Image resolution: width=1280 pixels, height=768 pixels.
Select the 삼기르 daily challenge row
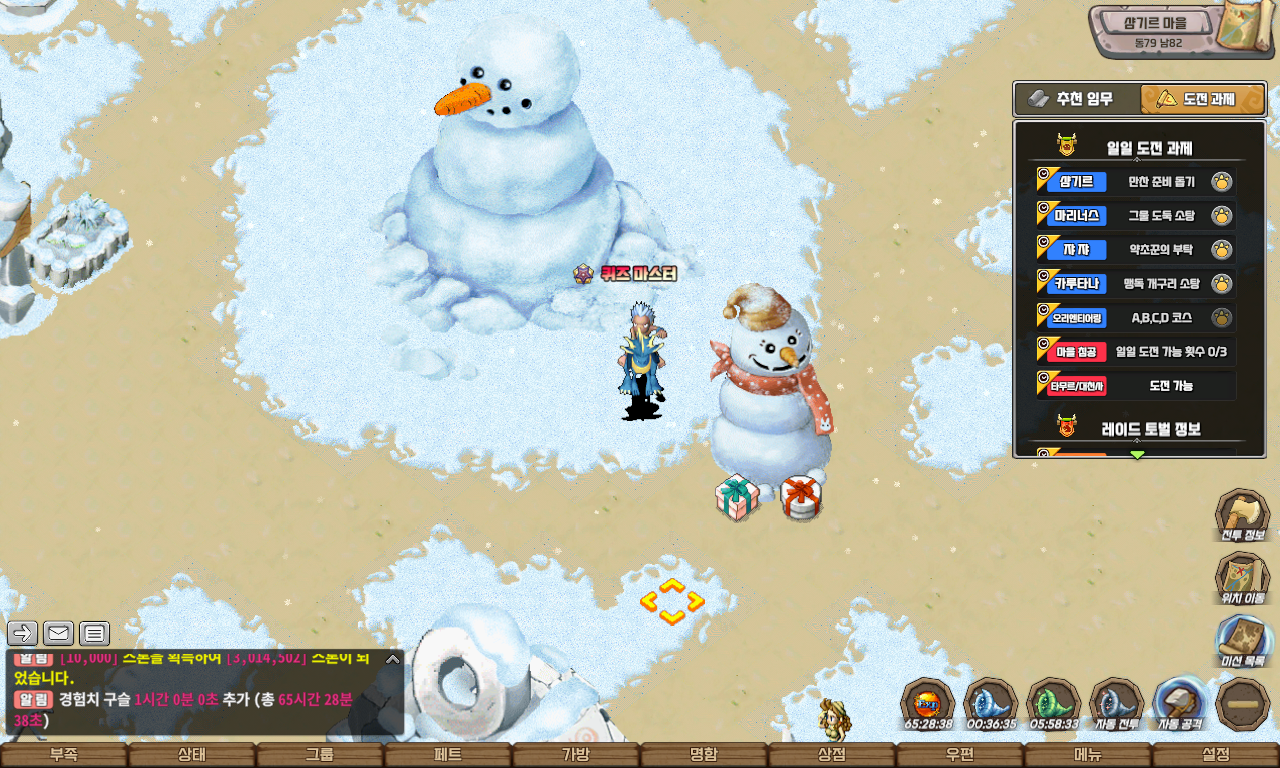[1136, 182]
